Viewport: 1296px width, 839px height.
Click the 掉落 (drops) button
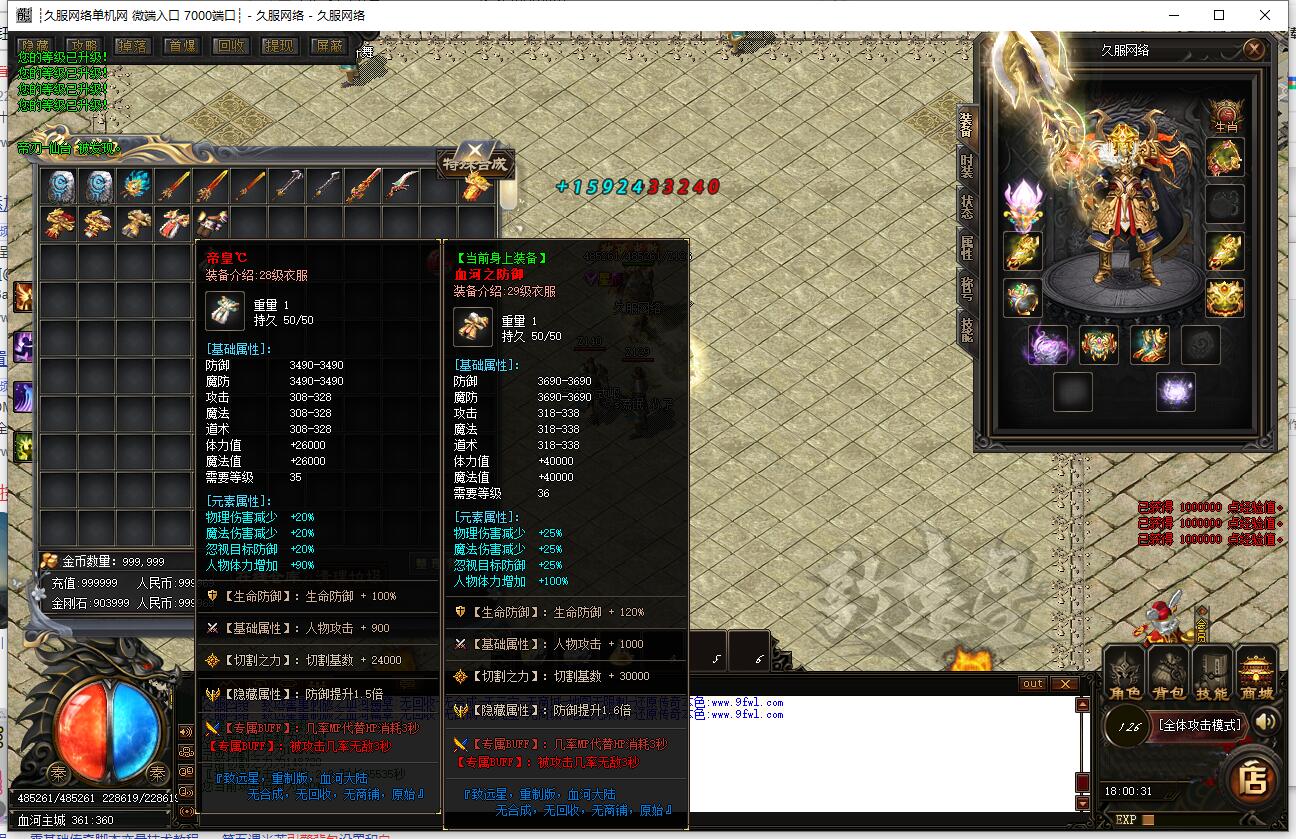point(133,46)
